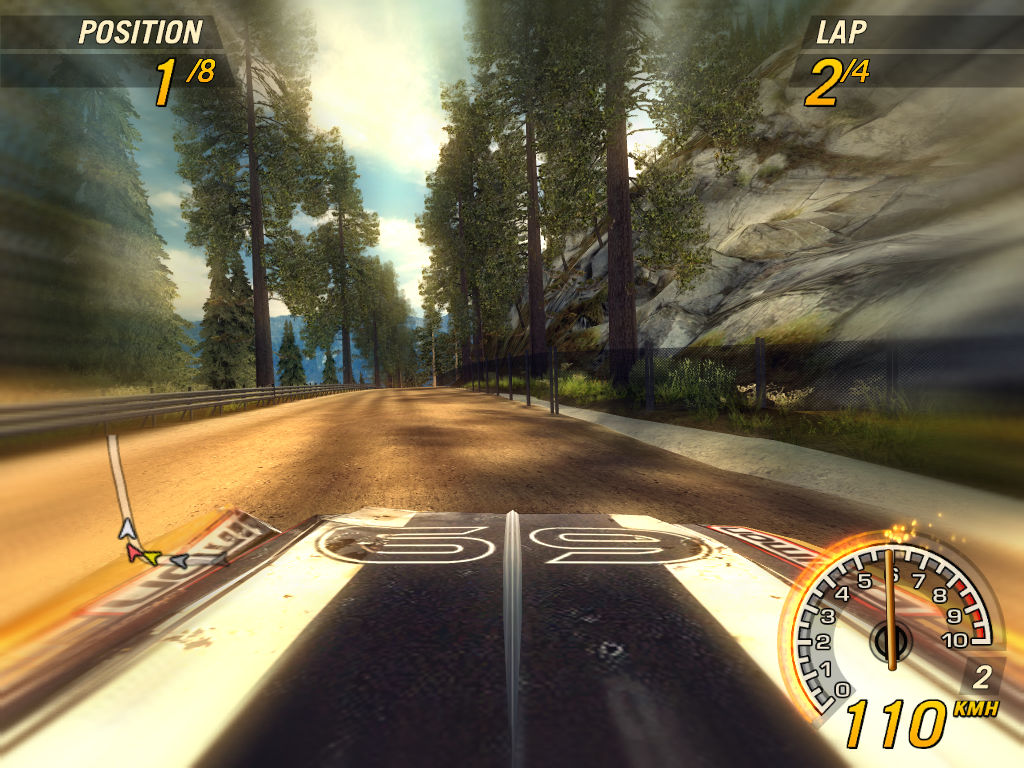The width and height of the screenshot is (1024, 768).
Task: Select the red opponent arrow on minimap
Action: [x=134, y=551]
